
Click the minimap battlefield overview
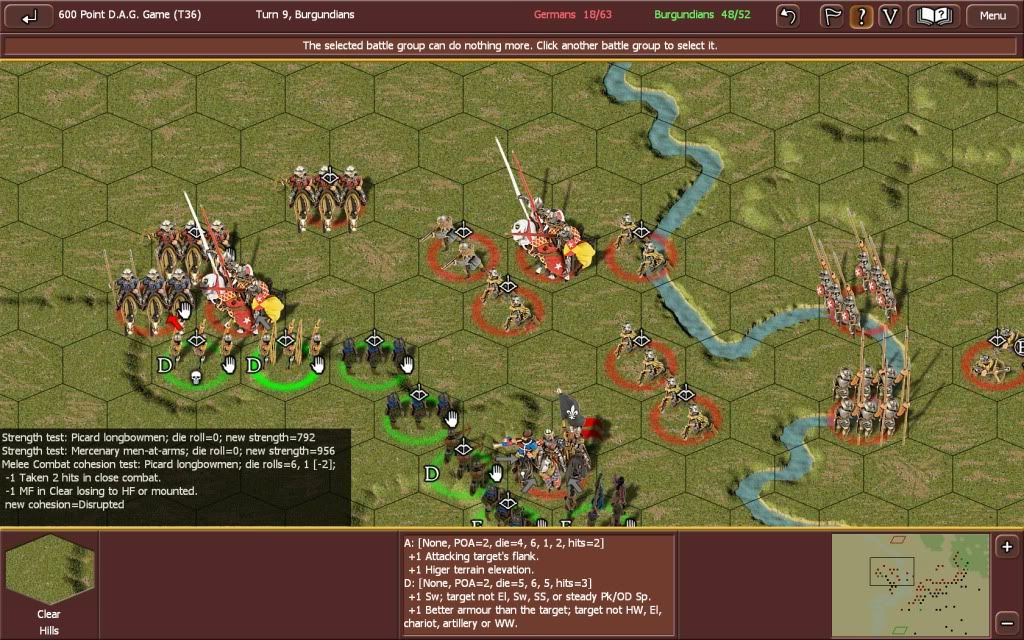click(910, 585)
